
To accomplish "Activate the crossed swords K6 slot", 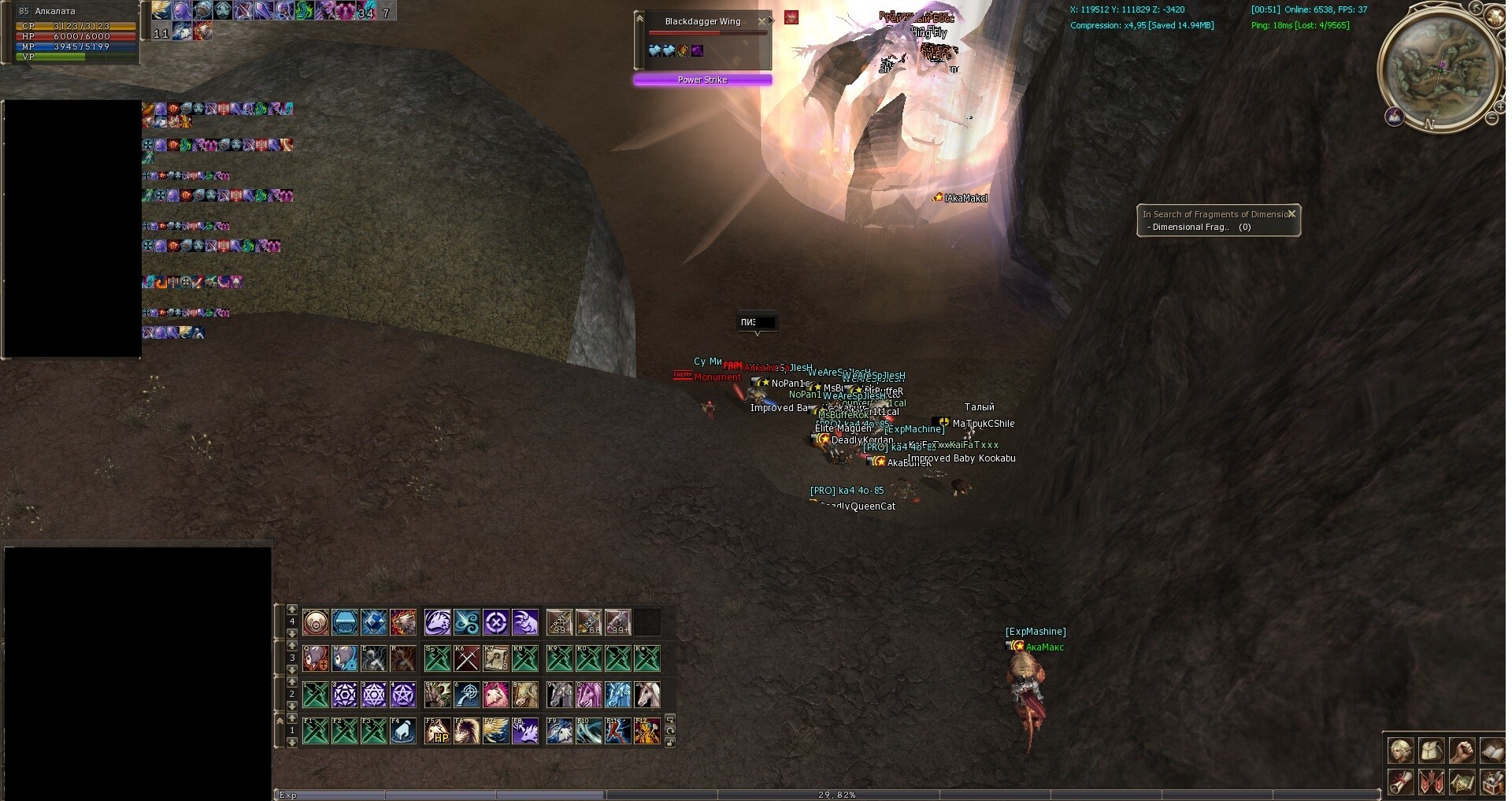I will 467,658.
